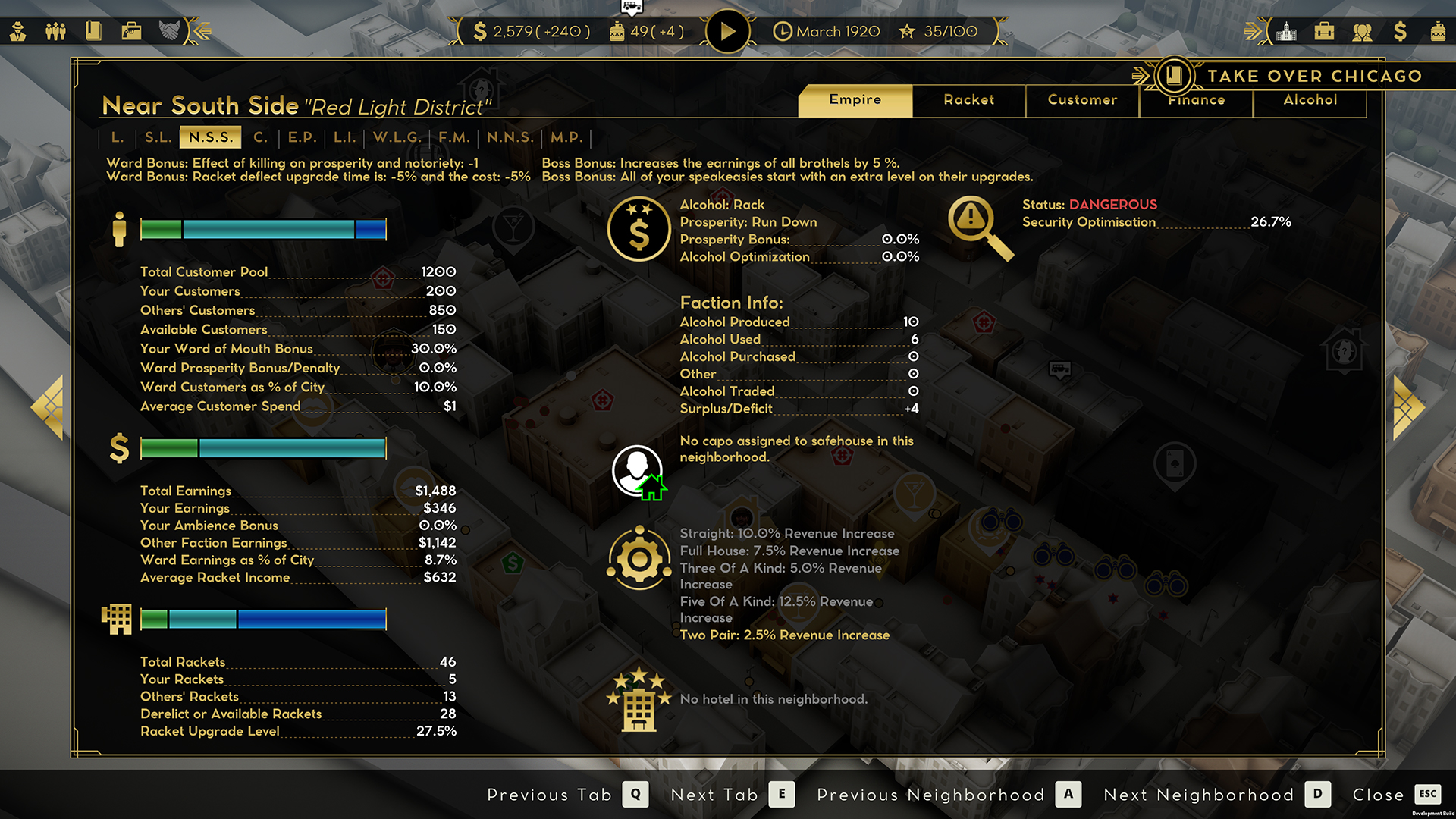
Task: Open the Finance tab
Action: click(1196, 99)
